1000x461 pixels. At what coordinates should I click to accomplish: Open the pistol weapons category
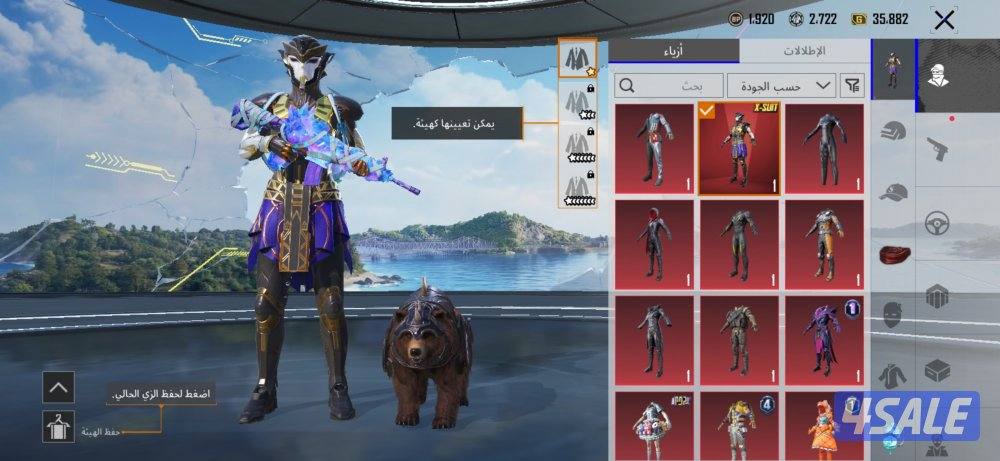[937, 150]
